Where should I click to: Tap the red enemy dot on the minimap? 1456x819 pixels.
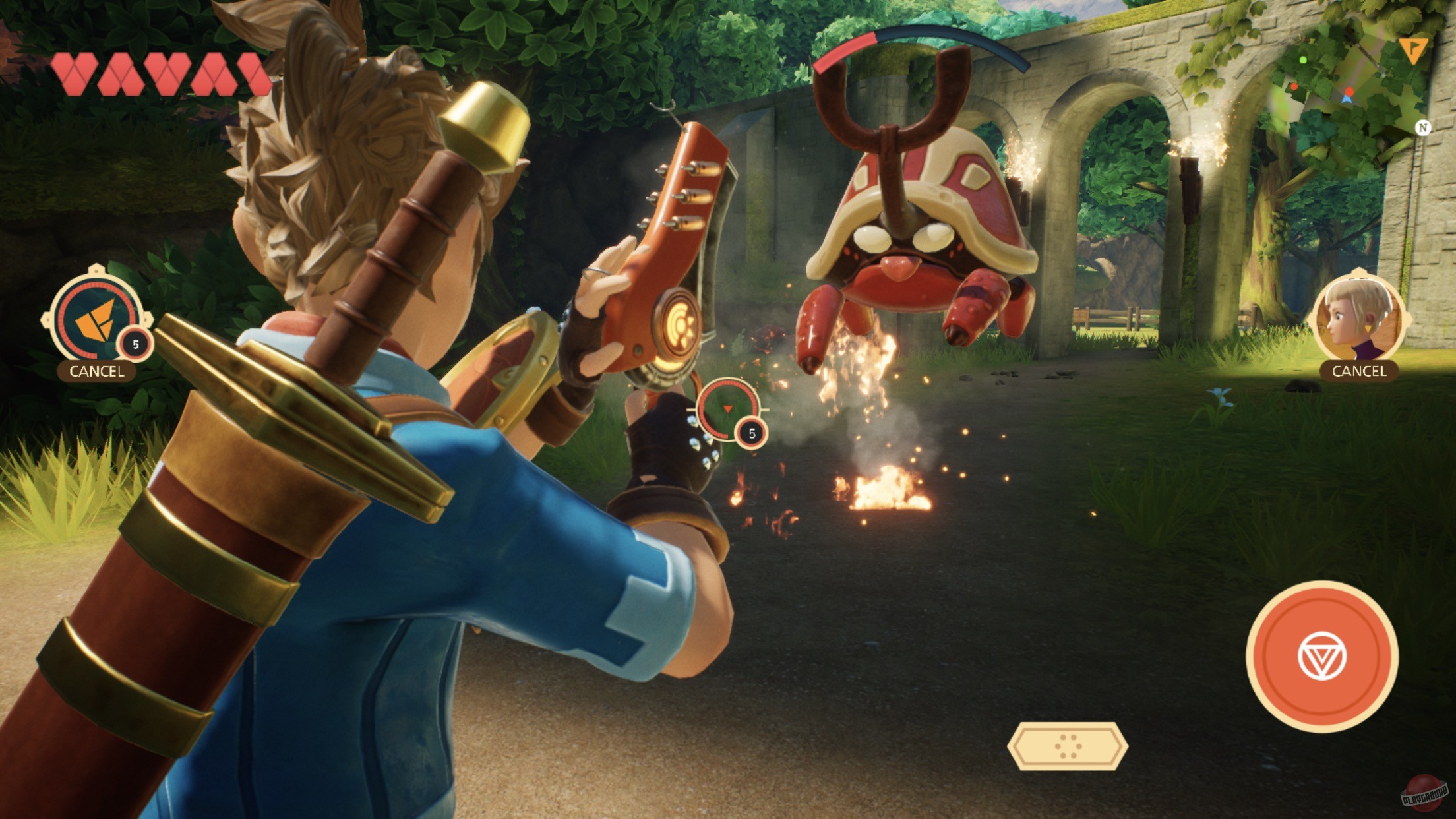pos(1349,91)
